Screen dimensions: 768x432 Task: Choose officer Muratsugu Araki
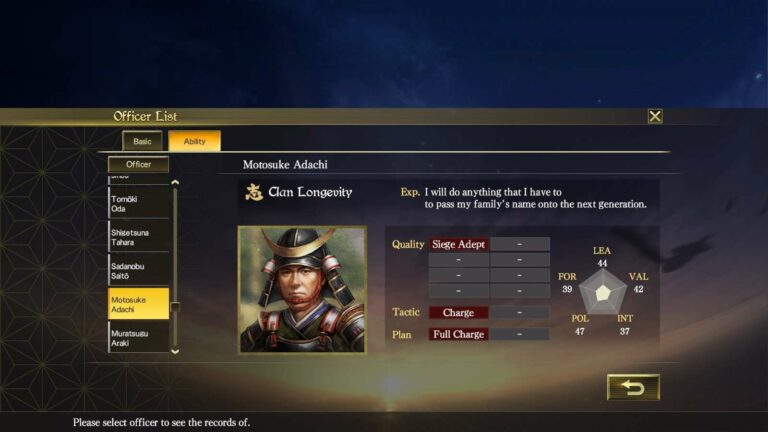tap(138, 336)
